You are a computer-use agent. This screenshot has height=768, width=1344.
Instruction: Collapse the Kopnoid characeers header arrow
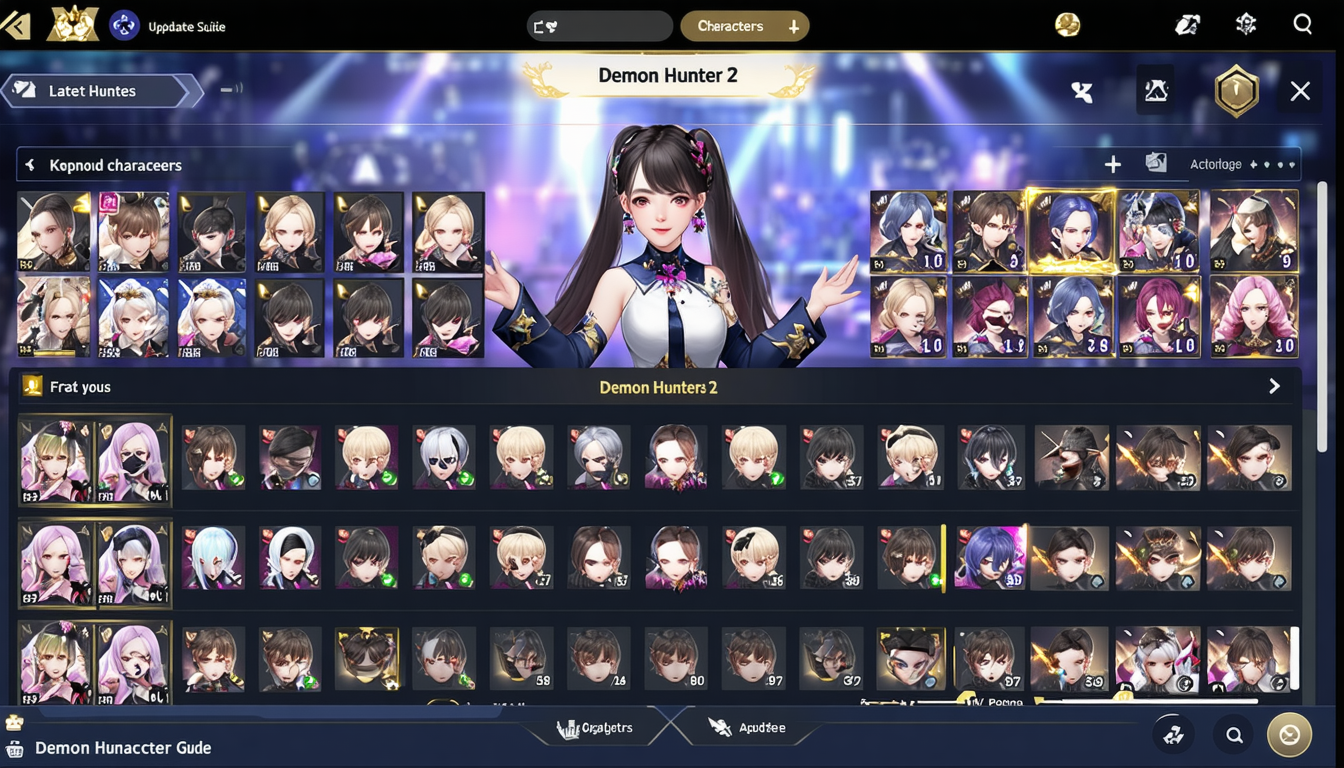coord(30,165)
